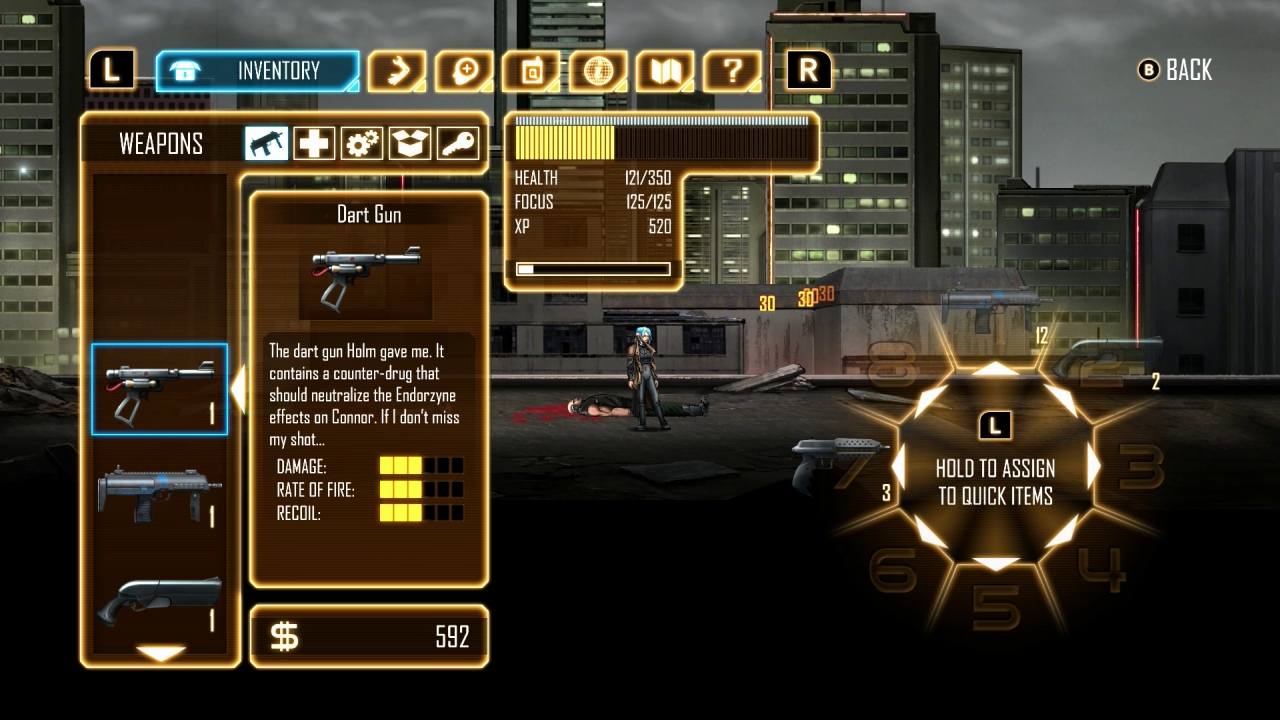This screenshot has width=1280, height=720.
Task: Toggle the R shoulder button indicator
Action: [x=808, y=70]
